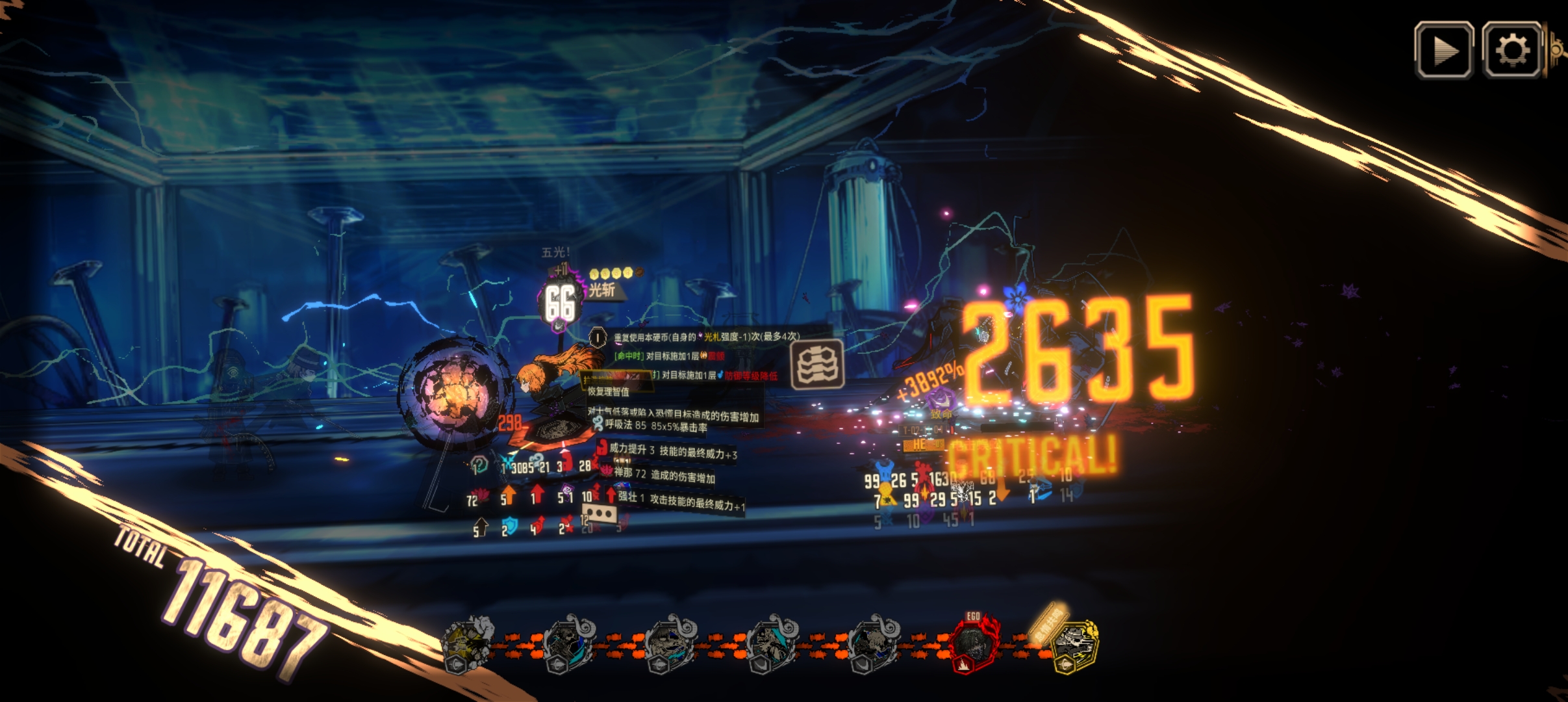Select the yellow rubble skill starting the chain

[x=466, y=642]
